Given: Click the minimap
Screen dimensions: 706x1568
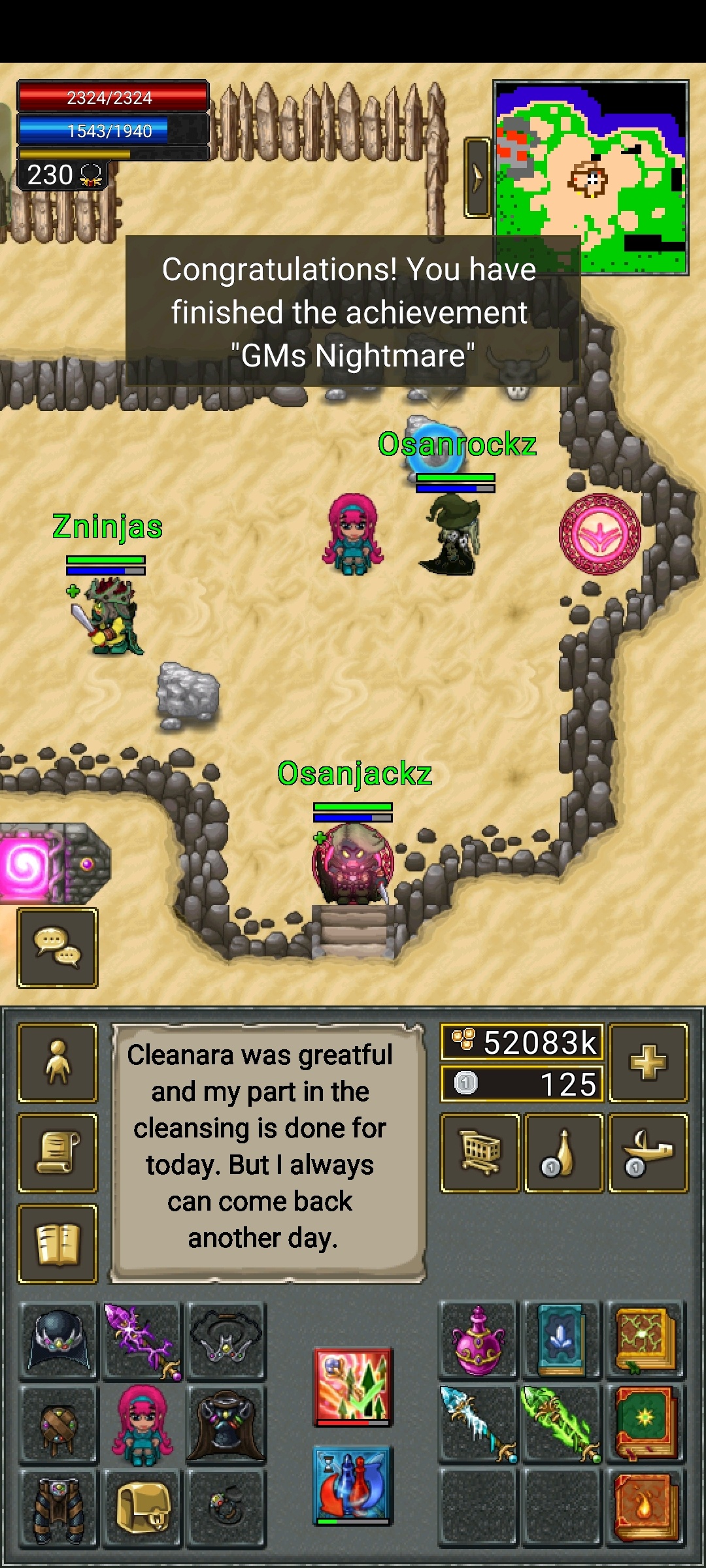Looking at the screenshot, I should [590, 177].
